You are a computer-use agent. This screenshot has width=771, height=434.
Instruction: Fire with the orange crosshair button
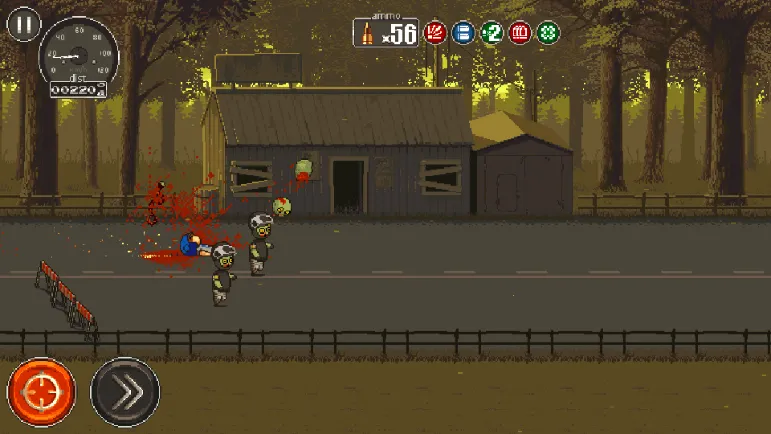pos(41,391)
